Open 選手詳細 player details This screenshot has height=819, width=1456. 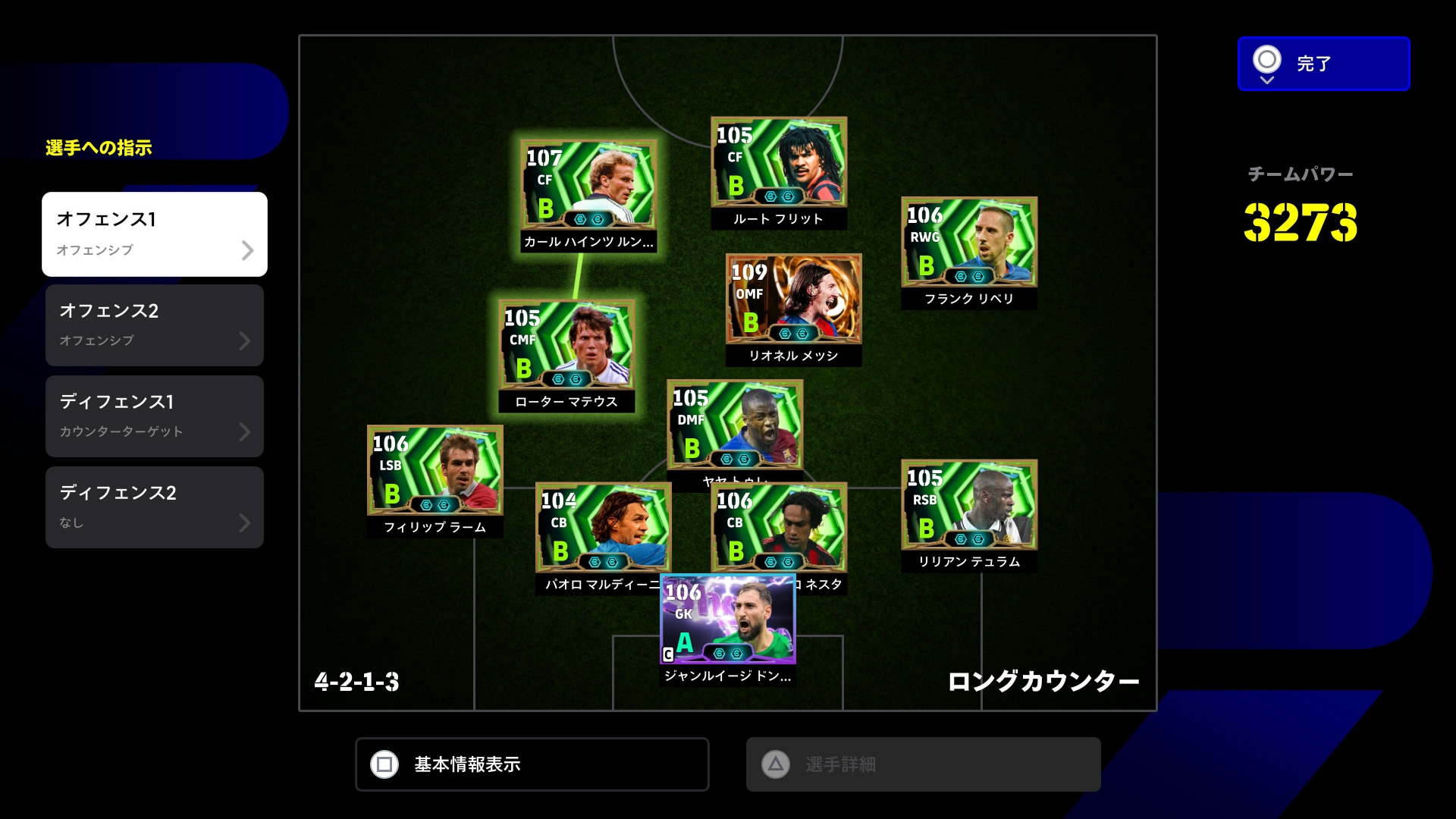(x=923, y=764)
